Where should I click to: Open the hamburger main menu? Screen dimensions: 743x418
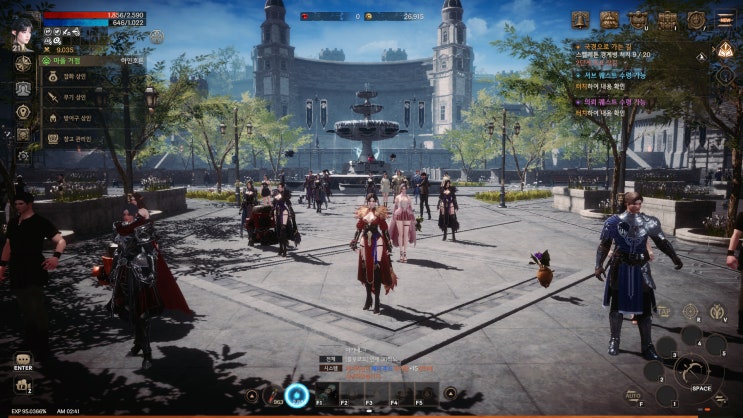(725, 19)
